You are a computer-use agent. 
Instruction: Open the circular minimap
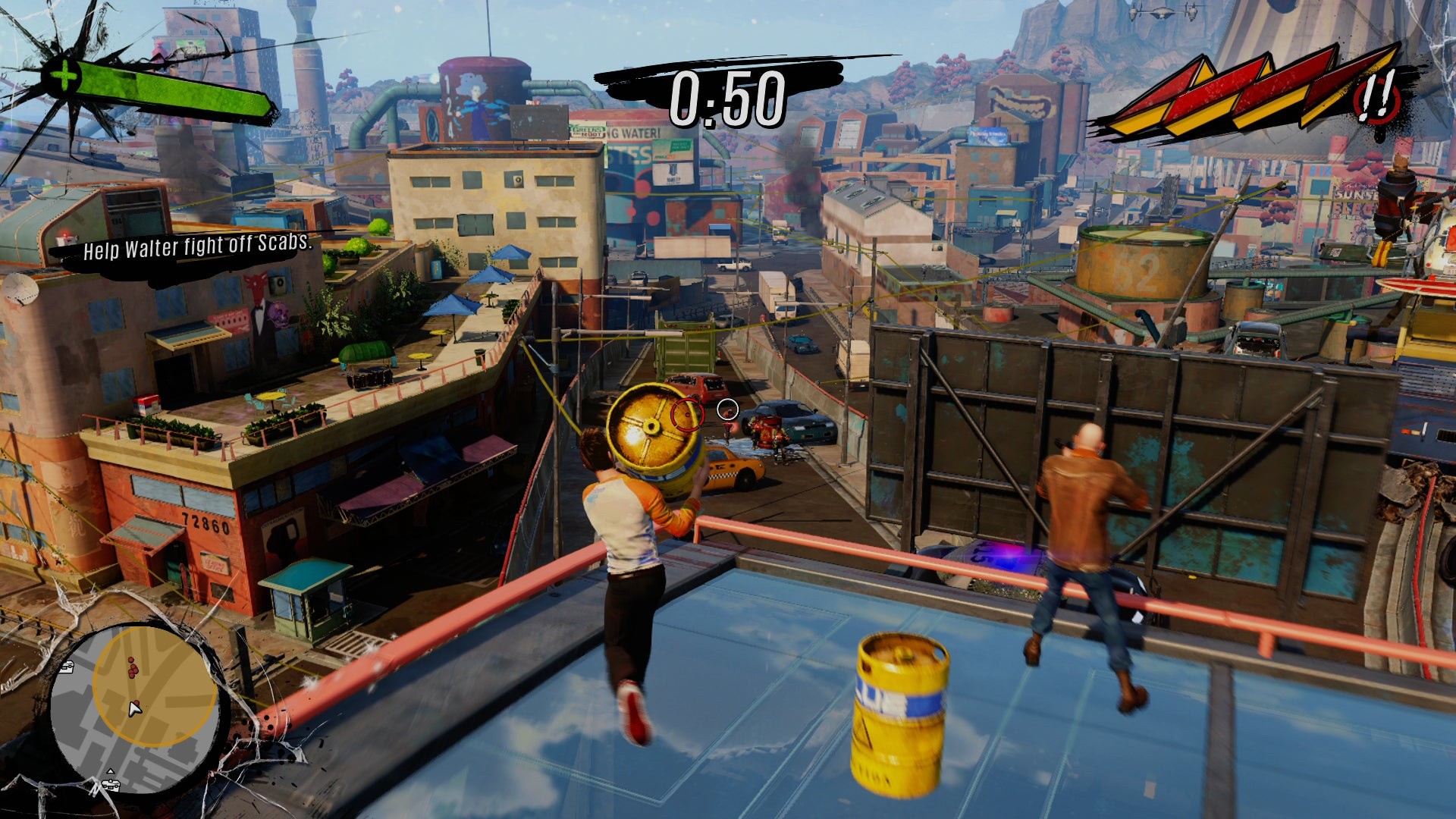[x=135, y=708]
